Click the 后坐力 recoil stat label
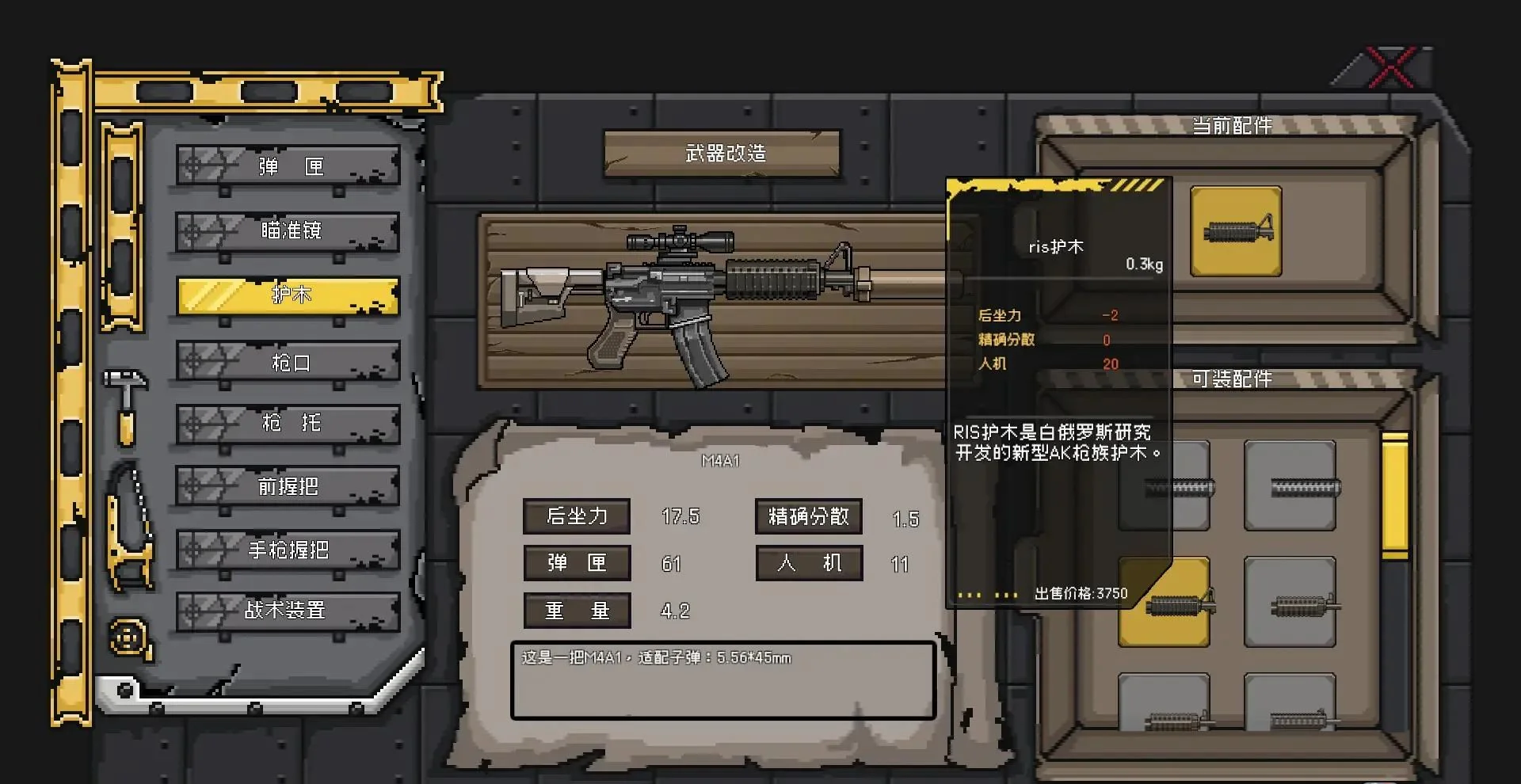 pyautogui.click(x=577, y=516)
